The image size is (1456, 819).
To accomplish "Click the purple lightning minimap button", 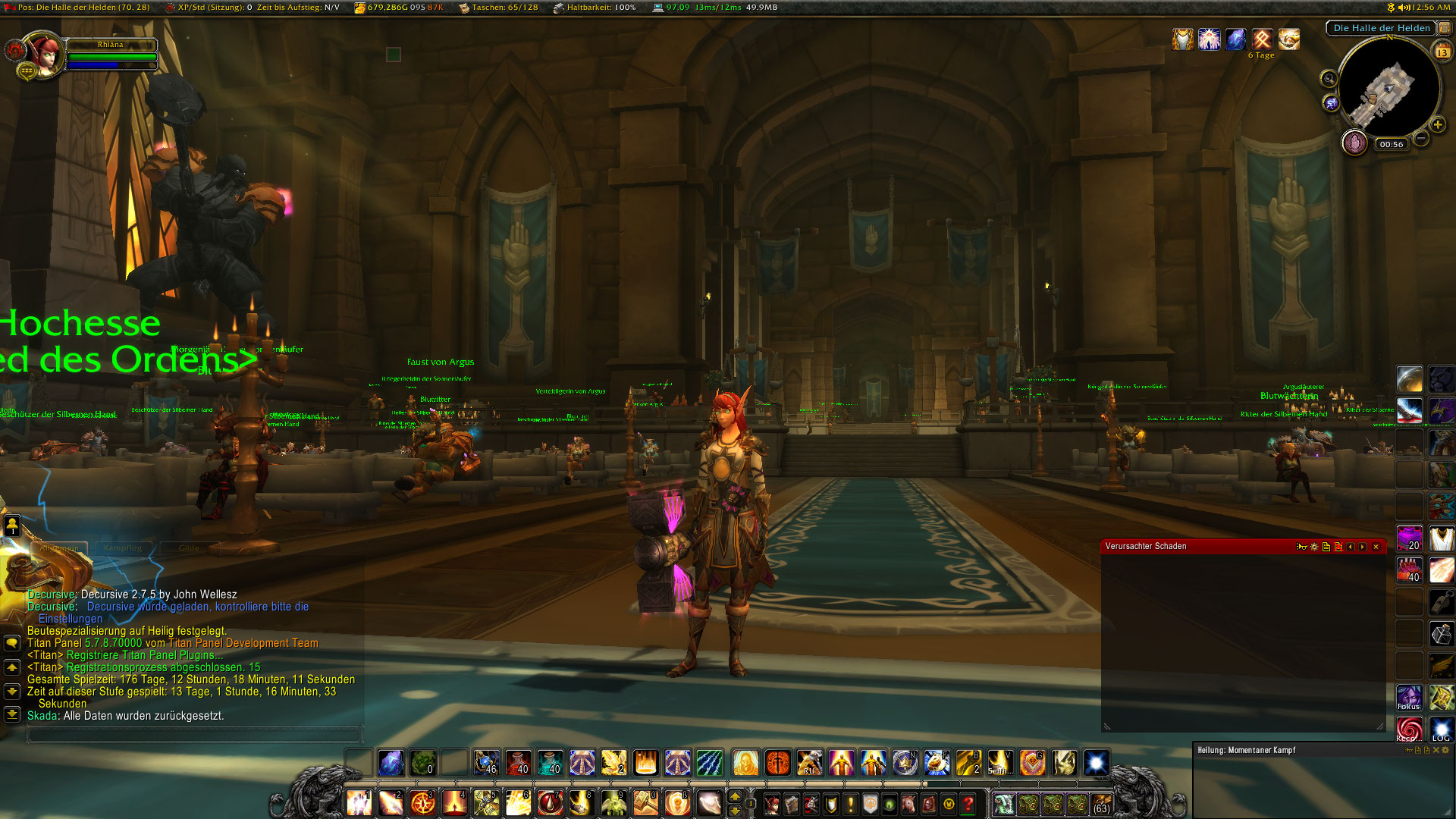I will tap(1330, 102).
